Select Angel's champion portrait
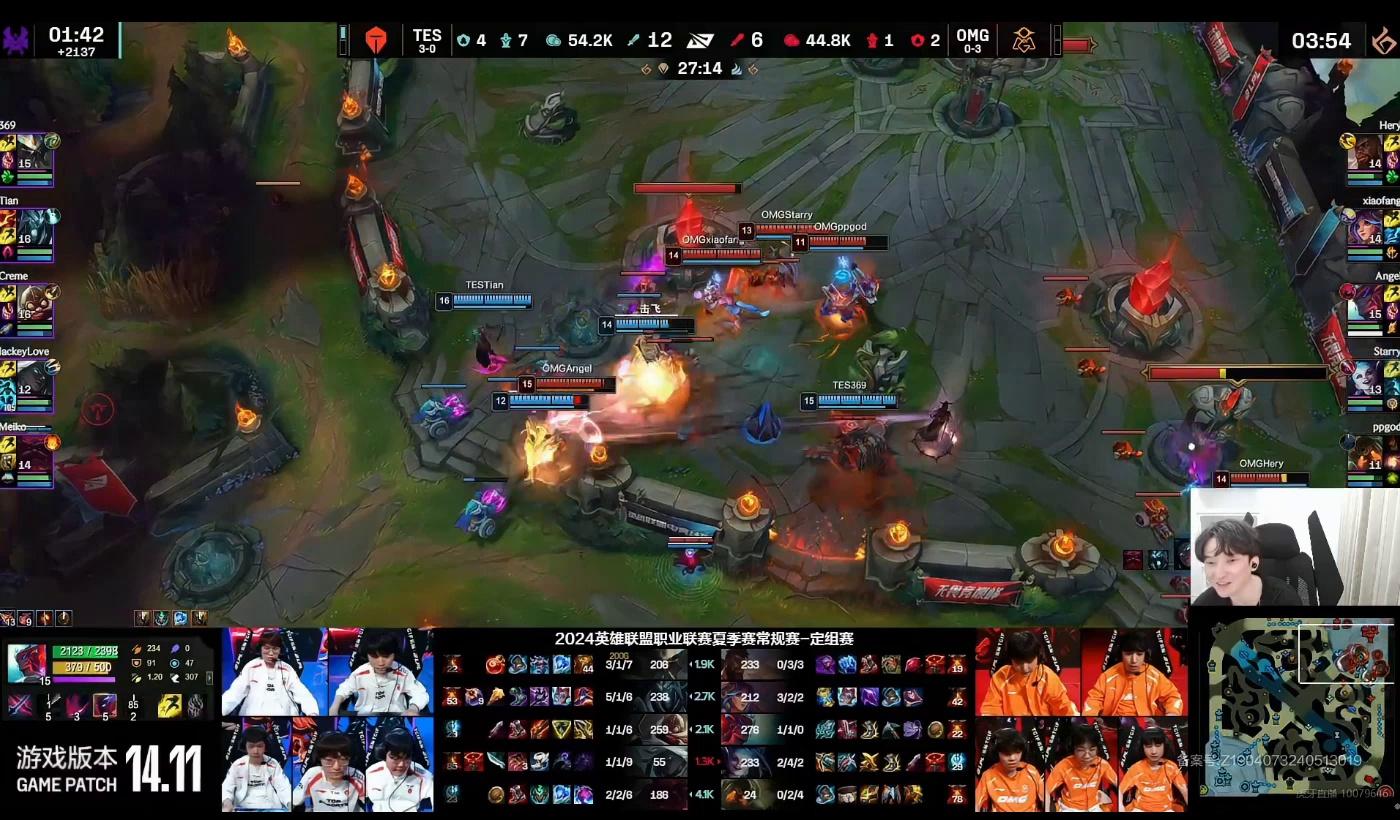1400x820 pixels. [1365, 302]
